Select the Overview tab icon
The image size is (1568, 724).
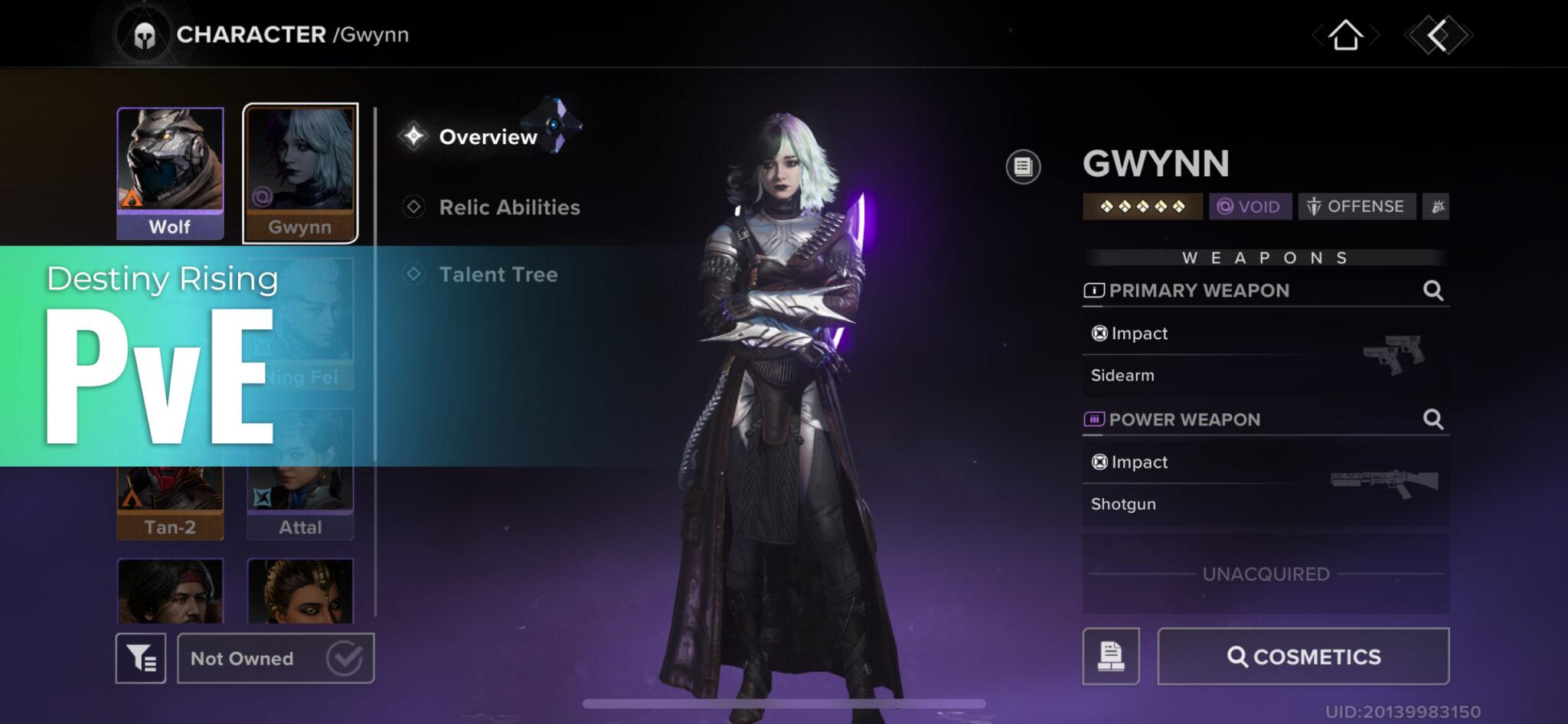click(416, 135)
